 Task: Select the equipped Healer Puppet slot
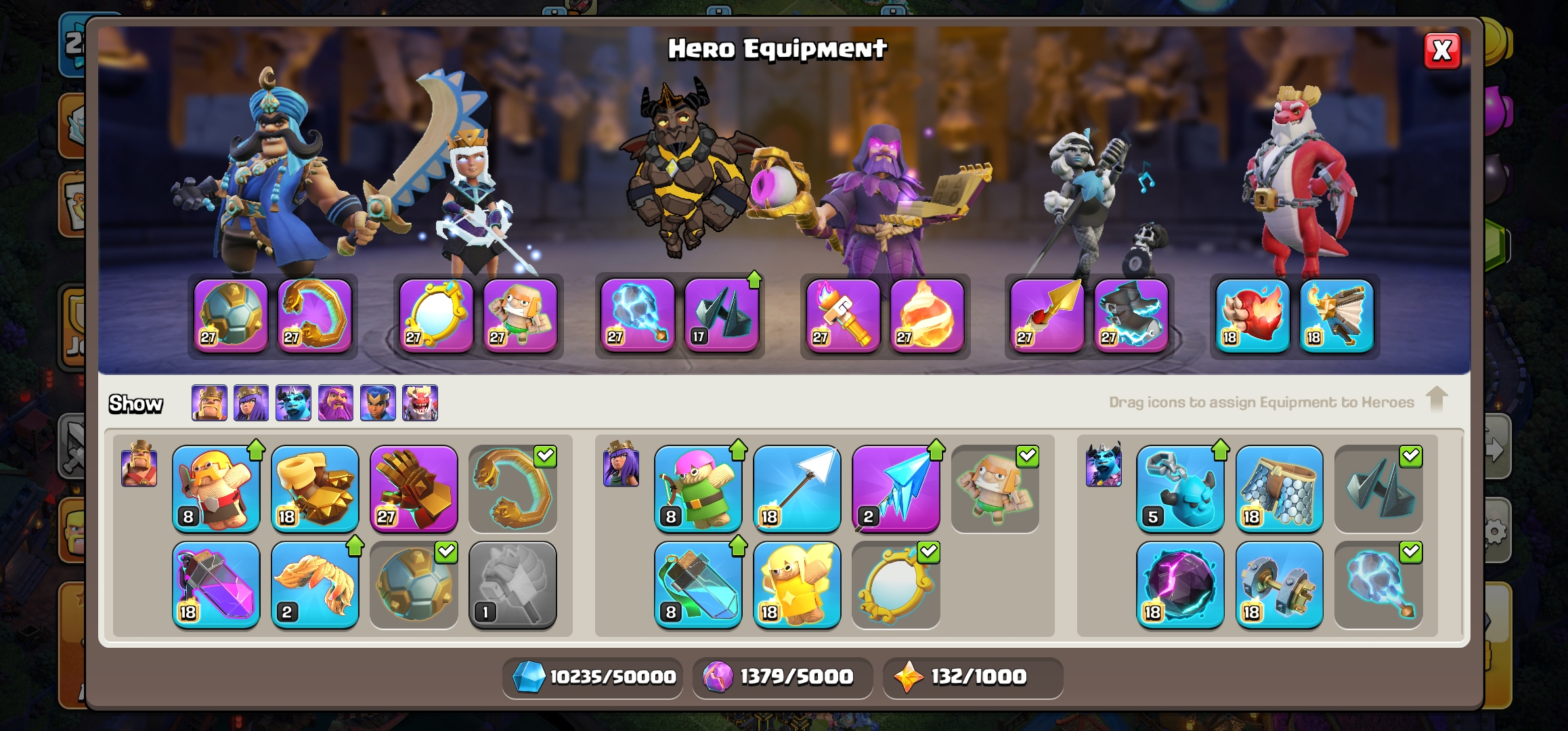click(520, 315)
